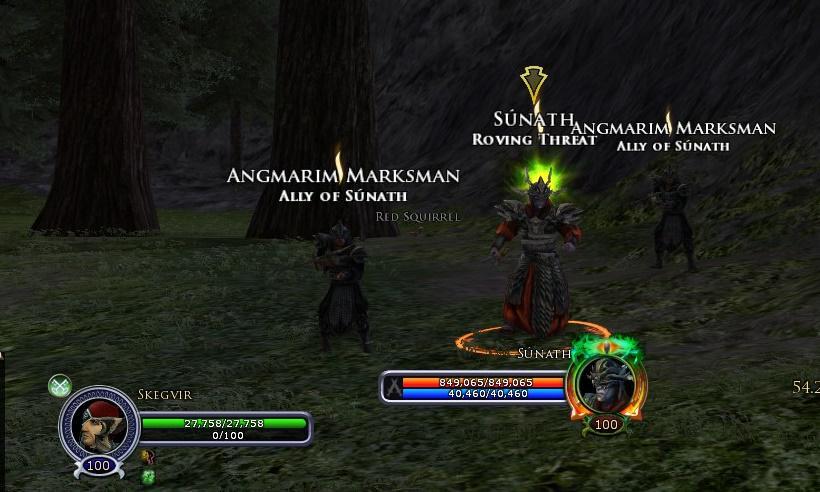Click the green crossed-swords icon above Skegvir's portrait
Screen dimensions: 820x492
click(x=60, y=386)
